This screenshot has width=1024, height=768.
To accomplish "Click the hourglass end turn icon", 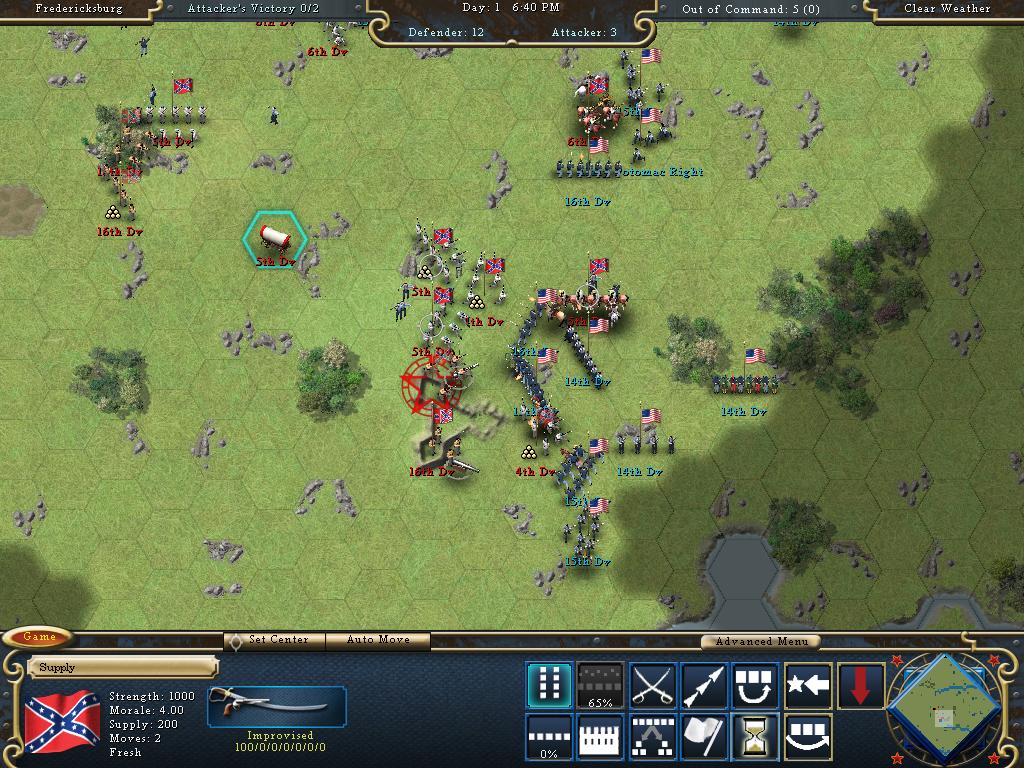I will (756, 737).
